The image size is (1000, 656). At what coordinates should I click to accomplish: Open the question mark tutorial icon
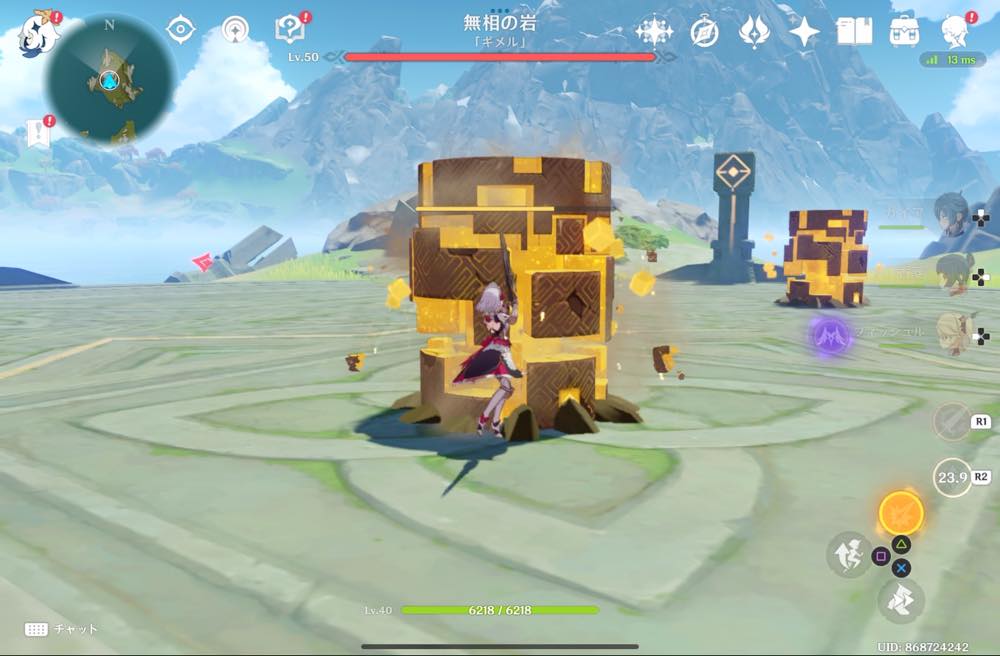(x=290, y=30)
